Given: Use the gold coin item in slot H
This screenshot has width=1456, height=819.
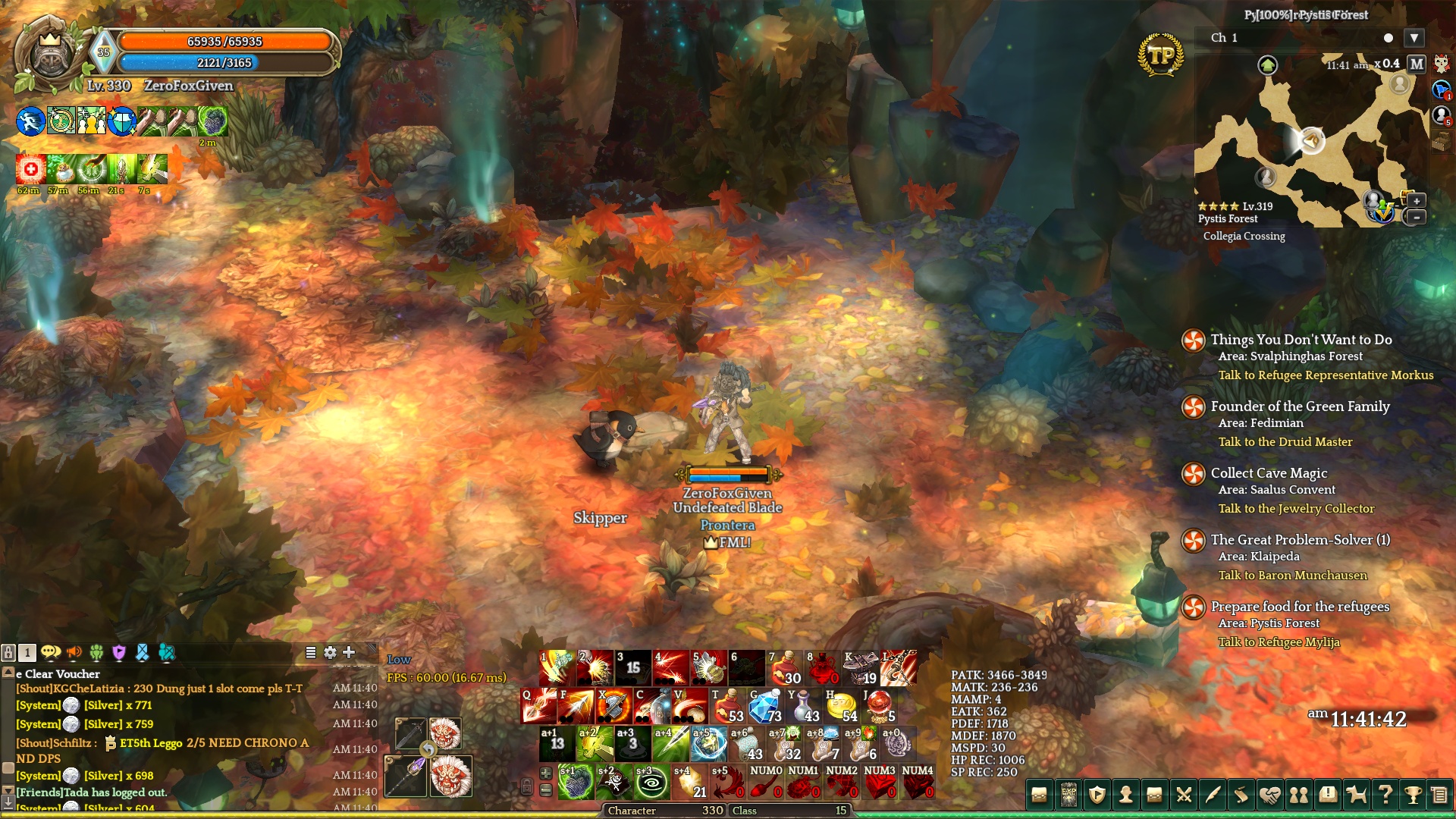Looking at the screenshot, I should (x=841, y=706).
